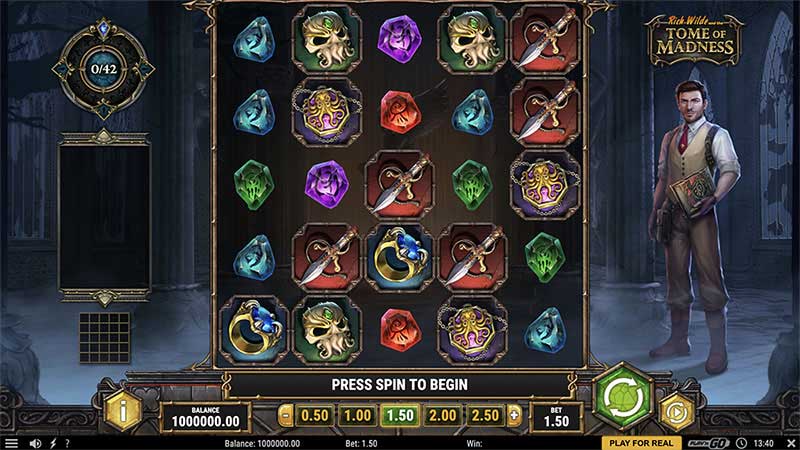Decrease the bet with the minus button
800x450 pixels.
tap(287, 415)
